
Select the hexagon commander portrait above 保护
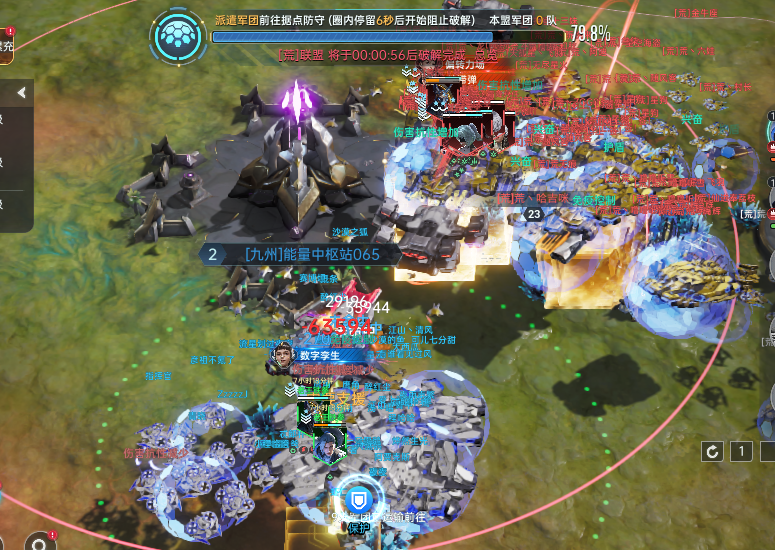click(x=326, y=446)
